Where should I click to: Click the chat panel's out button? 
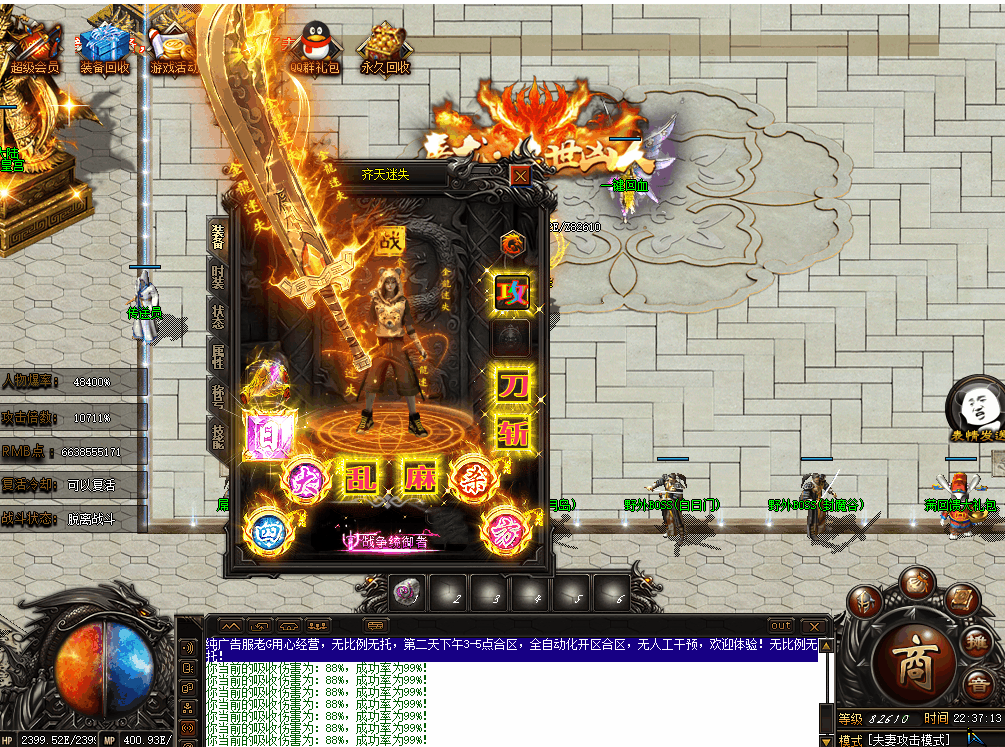pos(781,625)
